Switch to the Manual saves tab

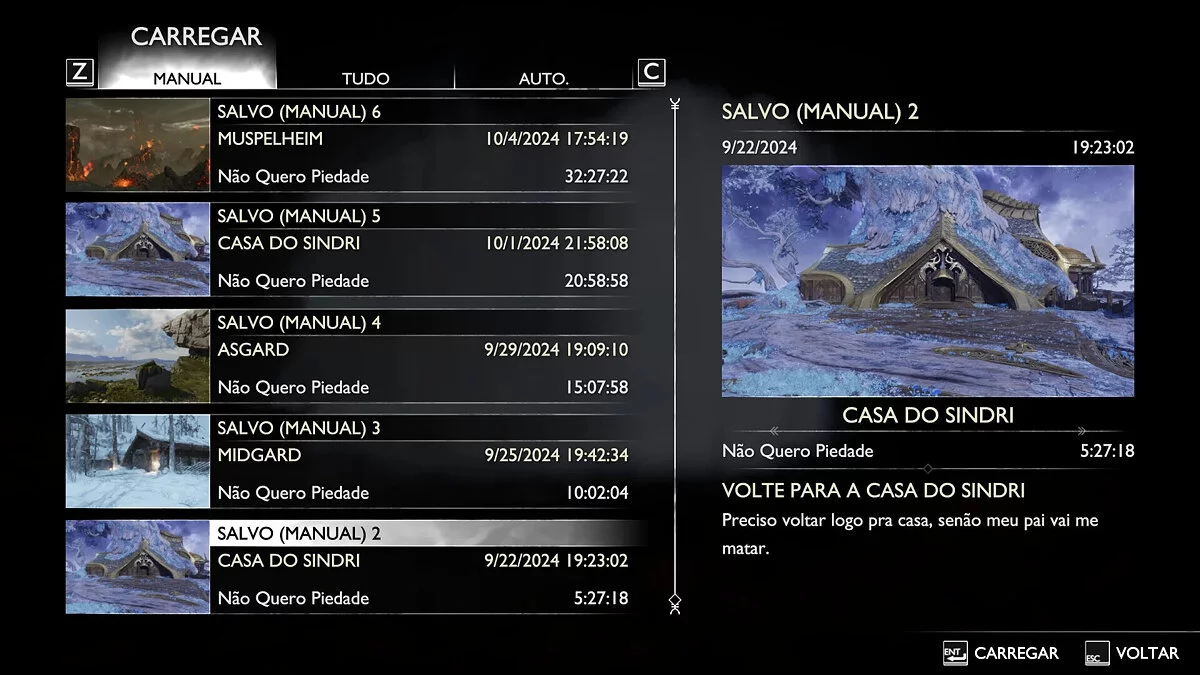pyautogui.click(x=187, y=78)
